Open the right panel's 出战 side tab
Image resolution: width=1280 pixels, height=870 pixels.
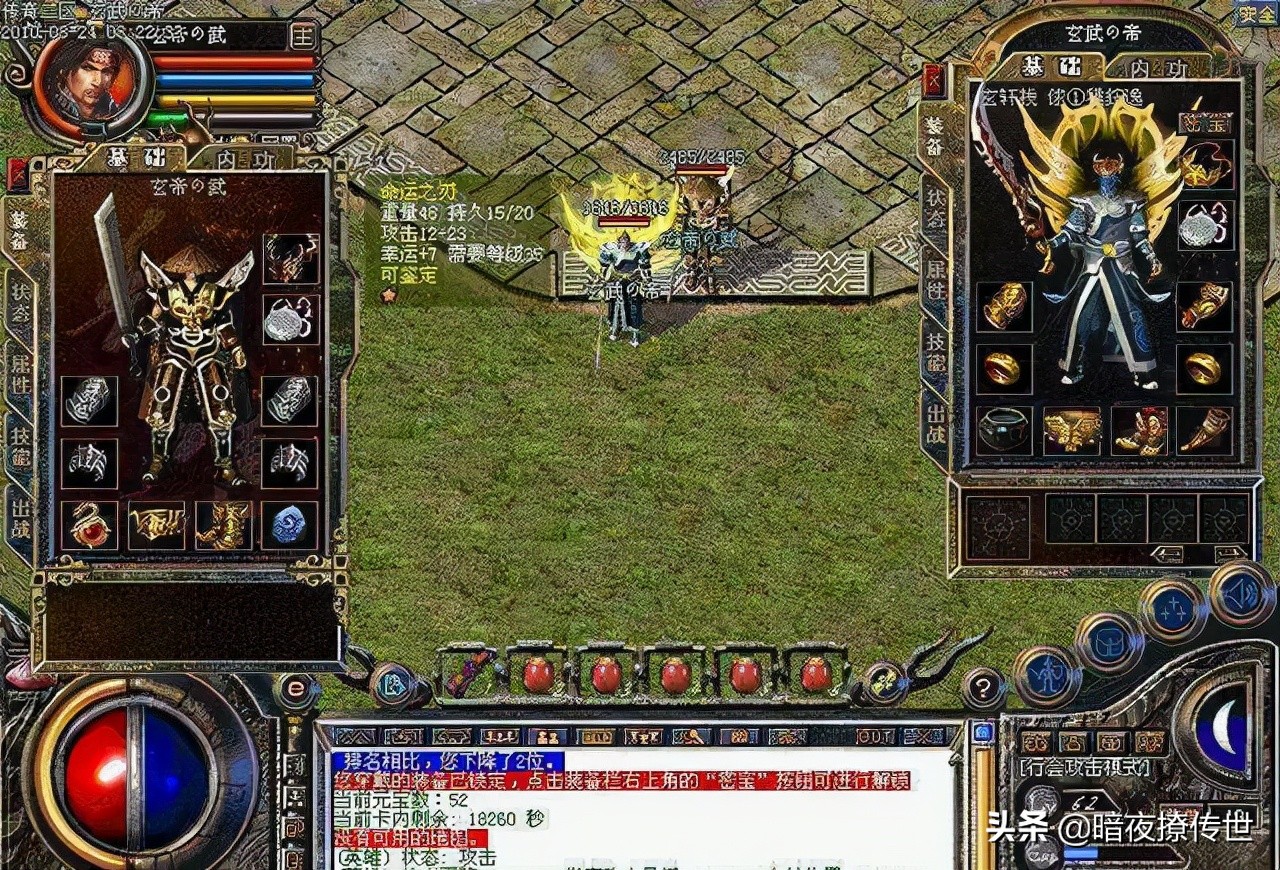coord(935,422)
